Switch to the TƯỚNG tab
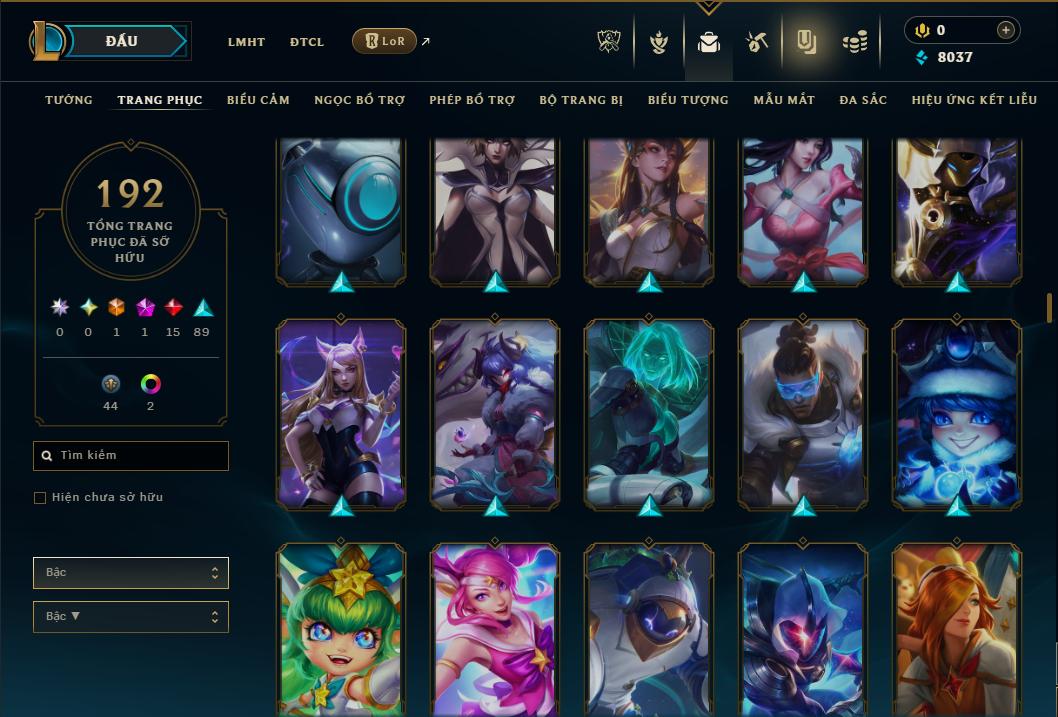Screen dimensions: 1058x717 click(69, 100)
